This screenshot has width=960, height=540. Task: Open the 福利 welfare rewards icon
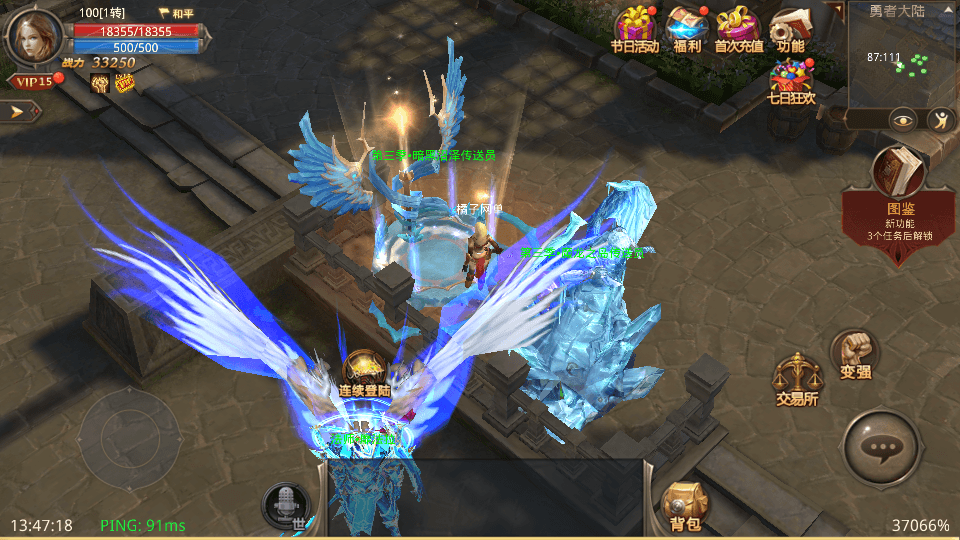(x=687, y=27)
